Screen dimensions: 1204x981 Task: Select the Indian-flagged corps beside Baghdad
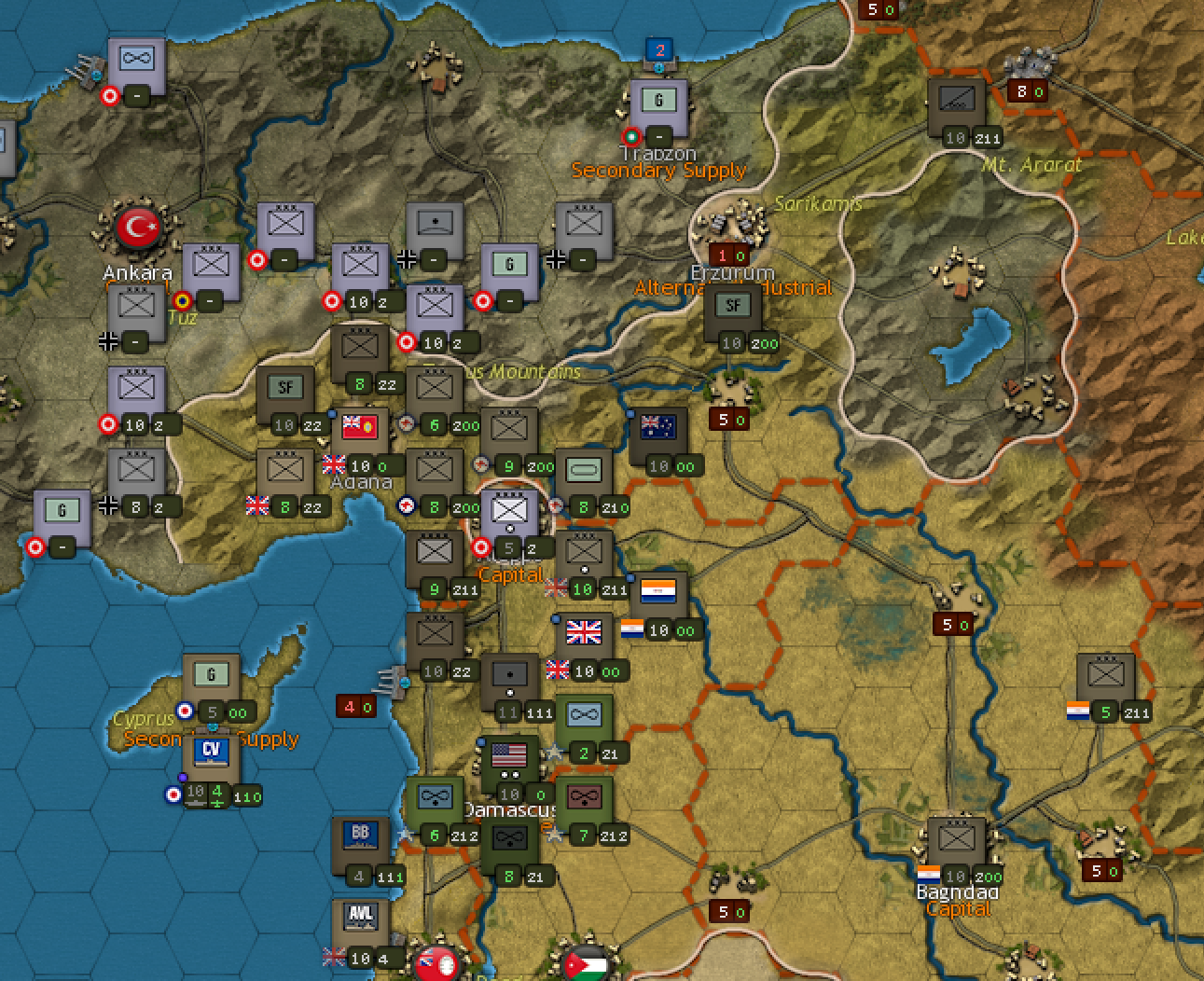(955, 839)
